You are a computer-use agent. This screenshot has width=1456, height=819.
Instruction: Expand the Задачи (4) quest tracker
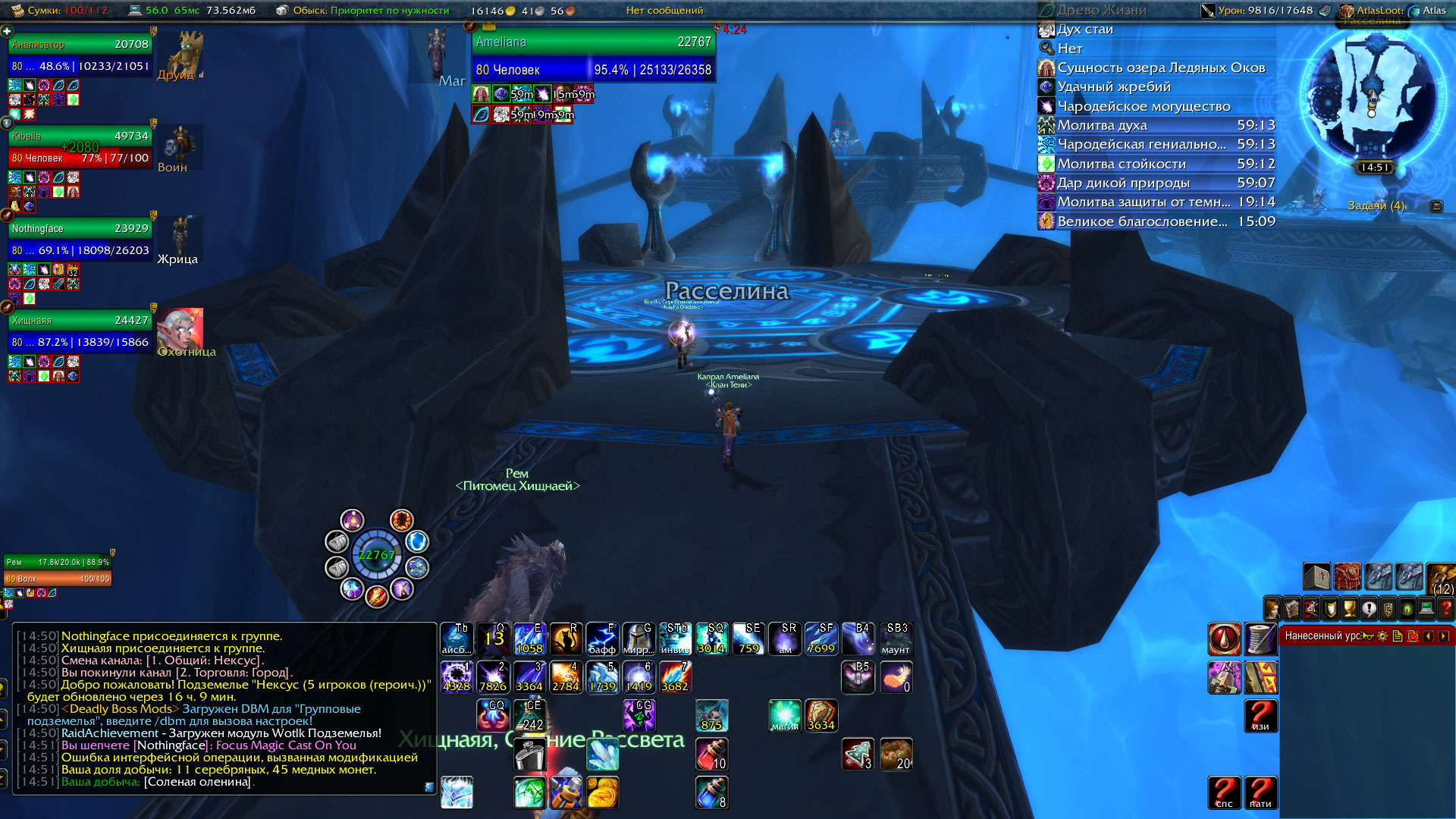pyautogui.click(x=1376, y=206)
